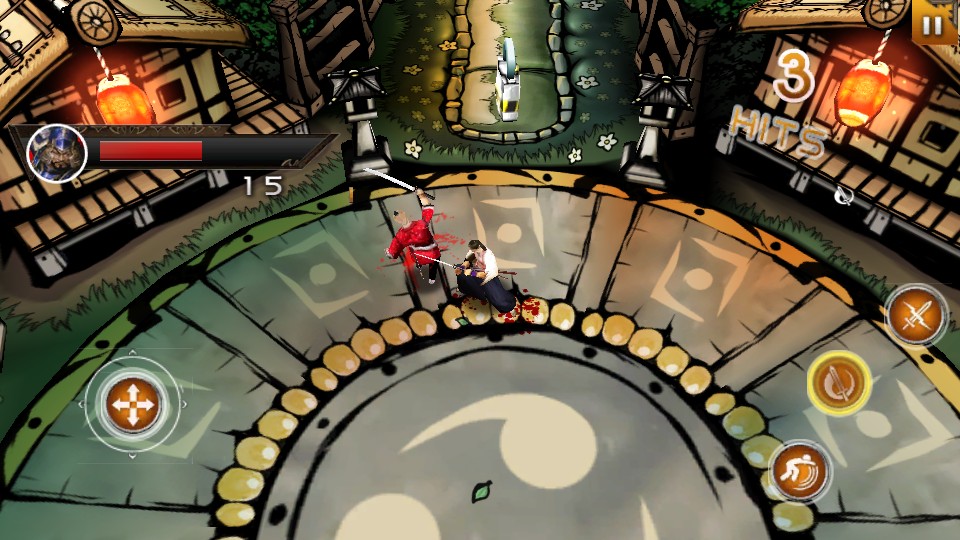Viewport: 960px width, 540px height.
Task: Tap the crossed swords attack button
Action: (x=916, y=316)
